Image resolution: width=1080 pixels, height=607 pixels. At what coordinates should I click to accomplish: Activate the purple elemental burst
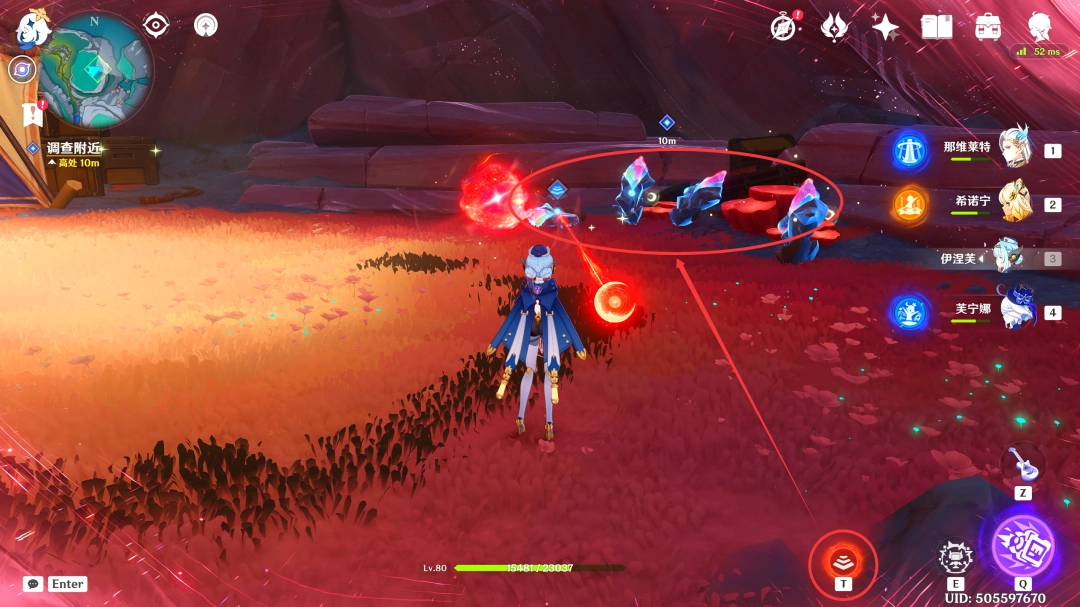click(1022, 546)
